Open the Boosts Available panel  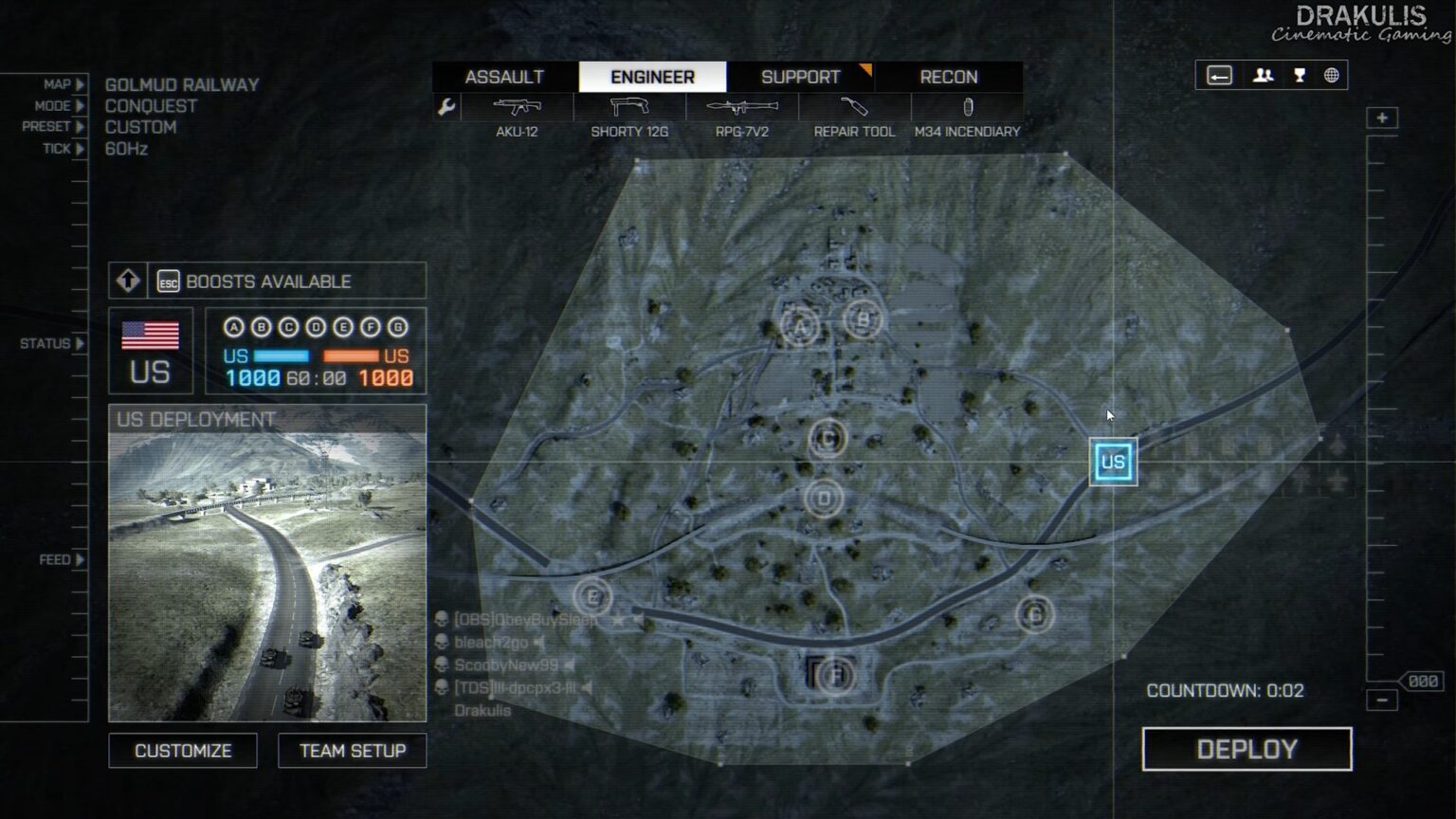click(268, 281)
